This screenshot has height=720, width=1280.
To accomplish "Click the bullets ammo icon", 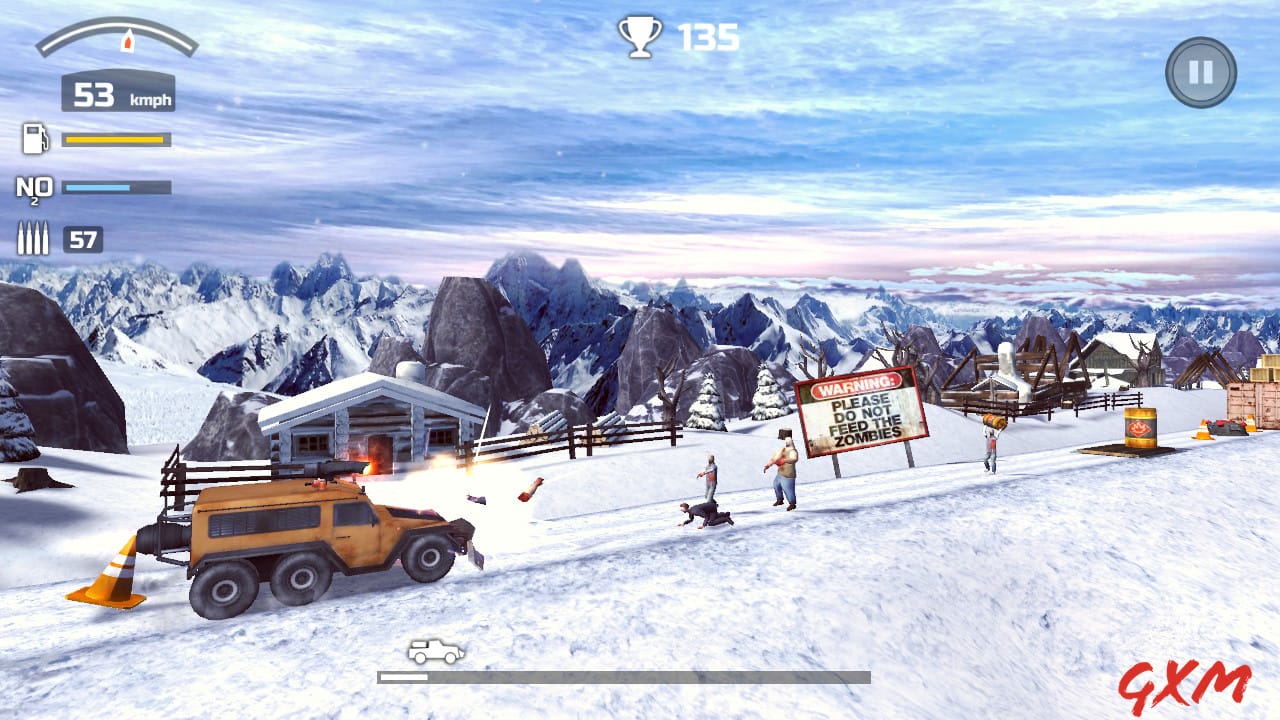I will (33, 236).
